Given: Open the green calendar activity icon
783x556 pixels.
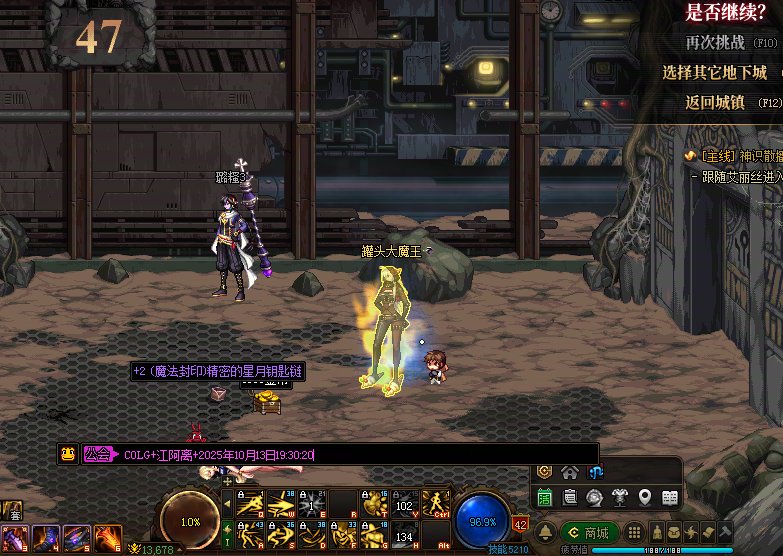Looking at the screenshot, I should [x=545, y=497].
